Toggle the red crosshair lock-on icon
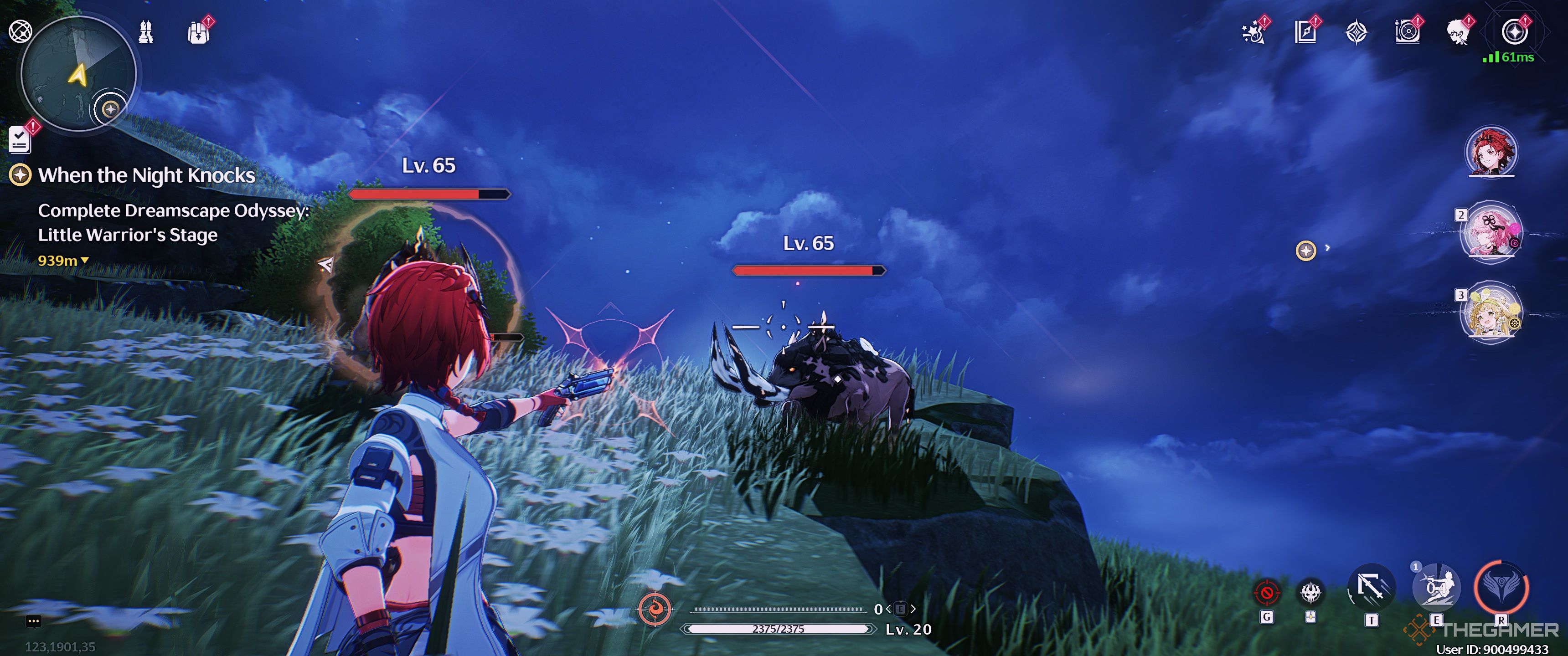The width and height of the screenshot is (1568, 656). pyautogui.click(x=1267, y=592)
